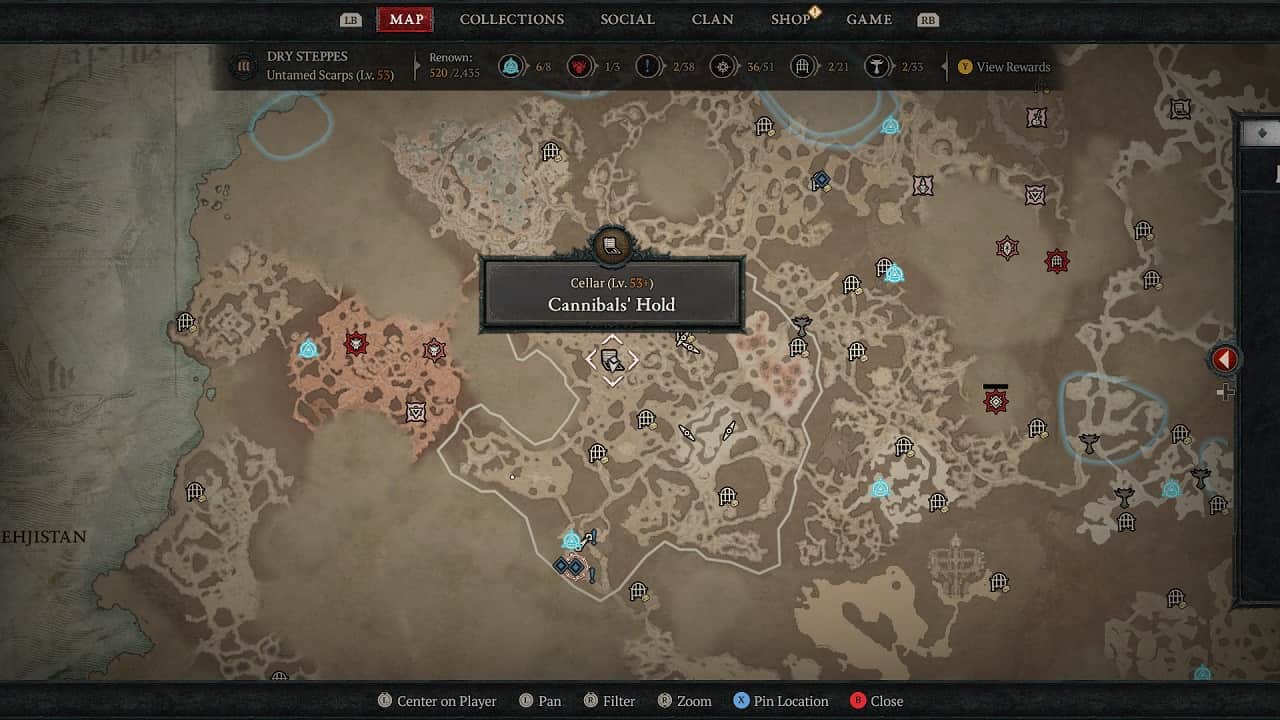Click the side quests renown counter icon
The width and height of the screenshot is (1280, 720).
pos(650,67)
